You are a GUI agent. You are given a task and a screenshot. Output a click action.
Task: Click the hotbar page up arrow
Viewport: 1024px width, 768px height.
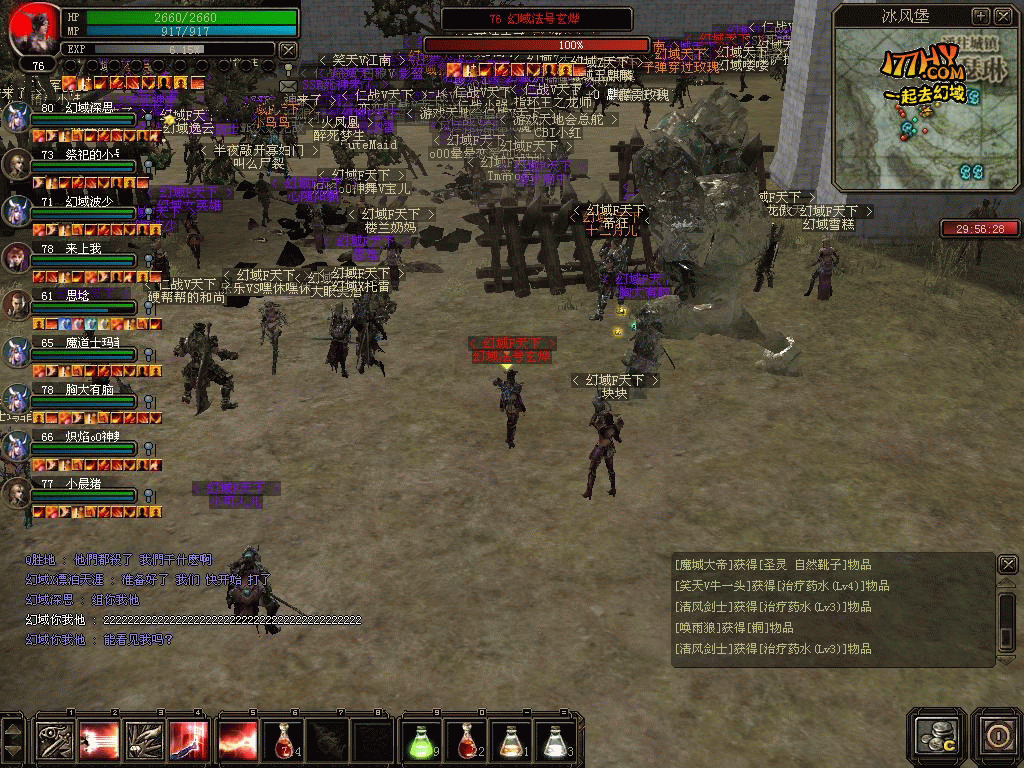pos(12,727)
